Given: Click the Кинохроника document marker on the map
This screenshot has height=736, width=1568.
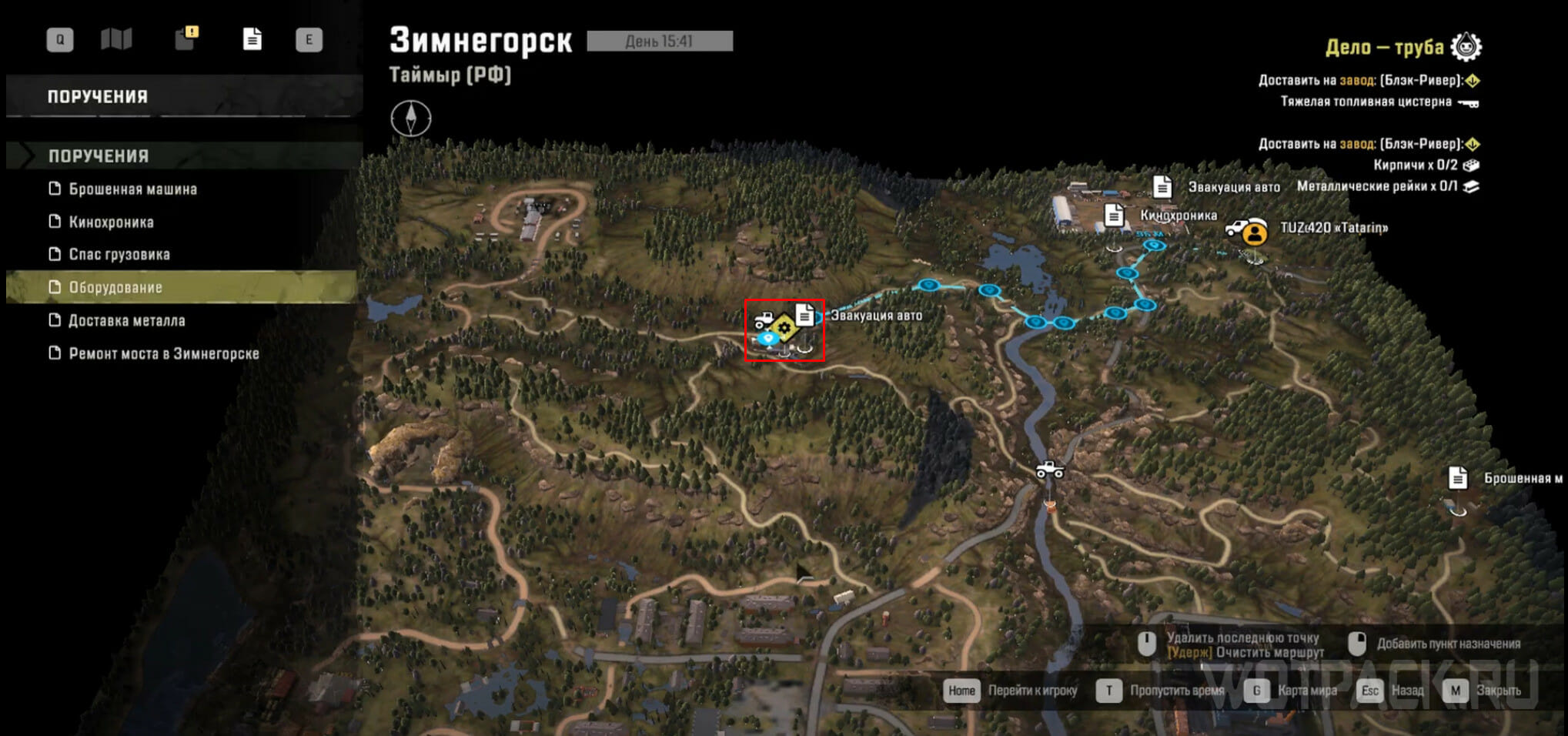Looking at the screenshot, I should [x=1113, y=216].
